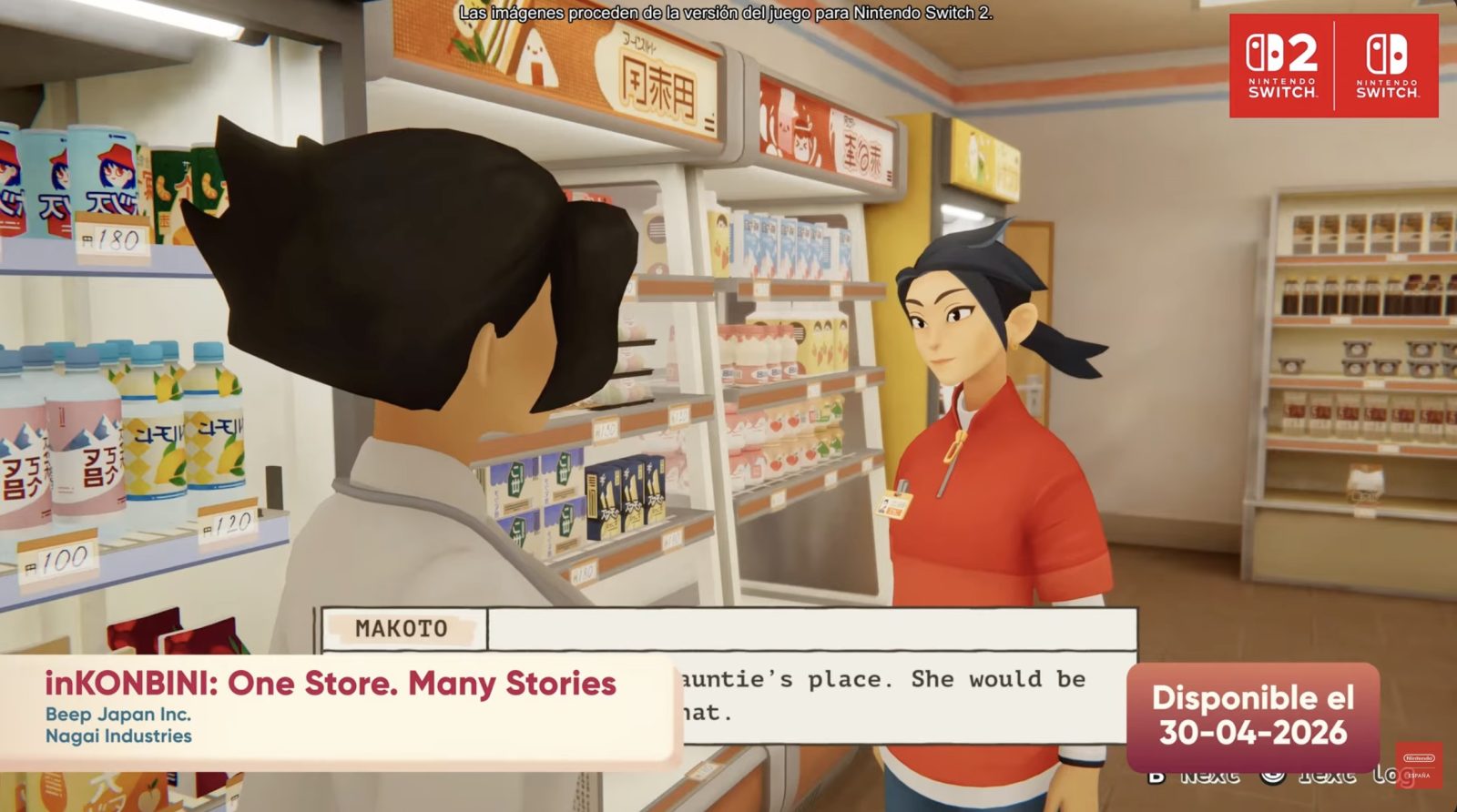Click the MAKOTO speaker name tag
Viewport: 1457px width, 812px height.
coord(402,629)
